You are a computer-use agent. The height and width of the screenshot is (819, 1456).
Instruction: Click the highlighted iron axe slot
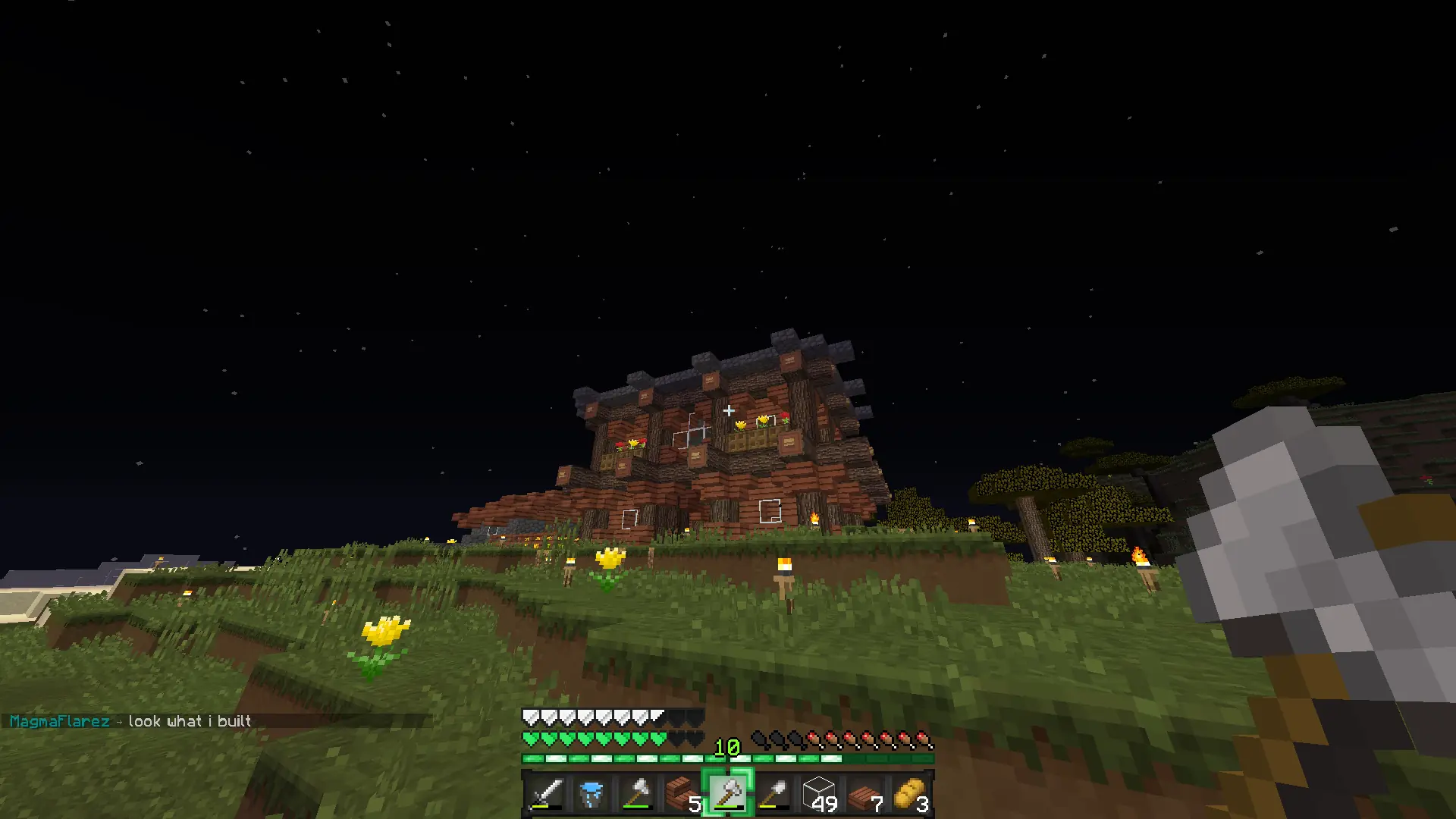[728, 793]
